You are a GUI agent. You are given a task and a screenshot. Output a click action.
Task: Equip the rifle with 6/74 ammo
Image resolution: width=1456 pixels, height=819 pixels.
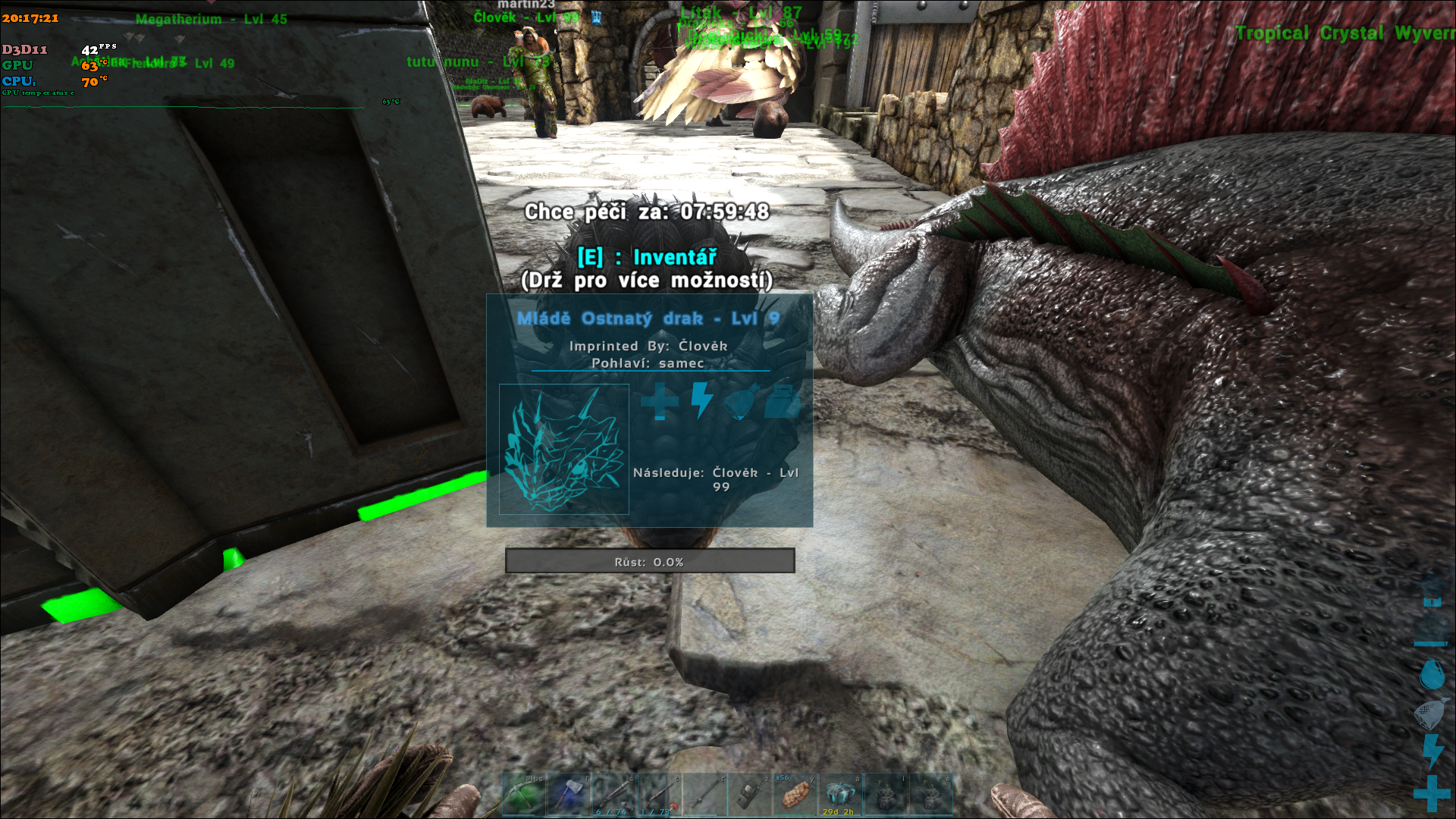pos(614,795)
